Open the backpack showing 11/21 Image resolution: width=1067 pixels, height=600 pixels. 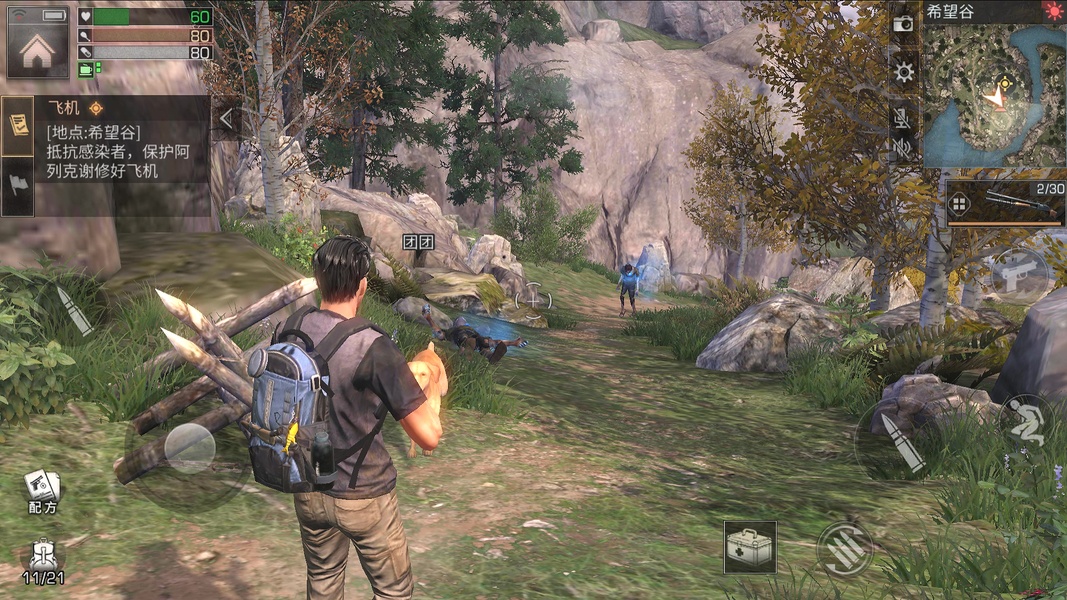pyautogui.click(x=42, y=560)
